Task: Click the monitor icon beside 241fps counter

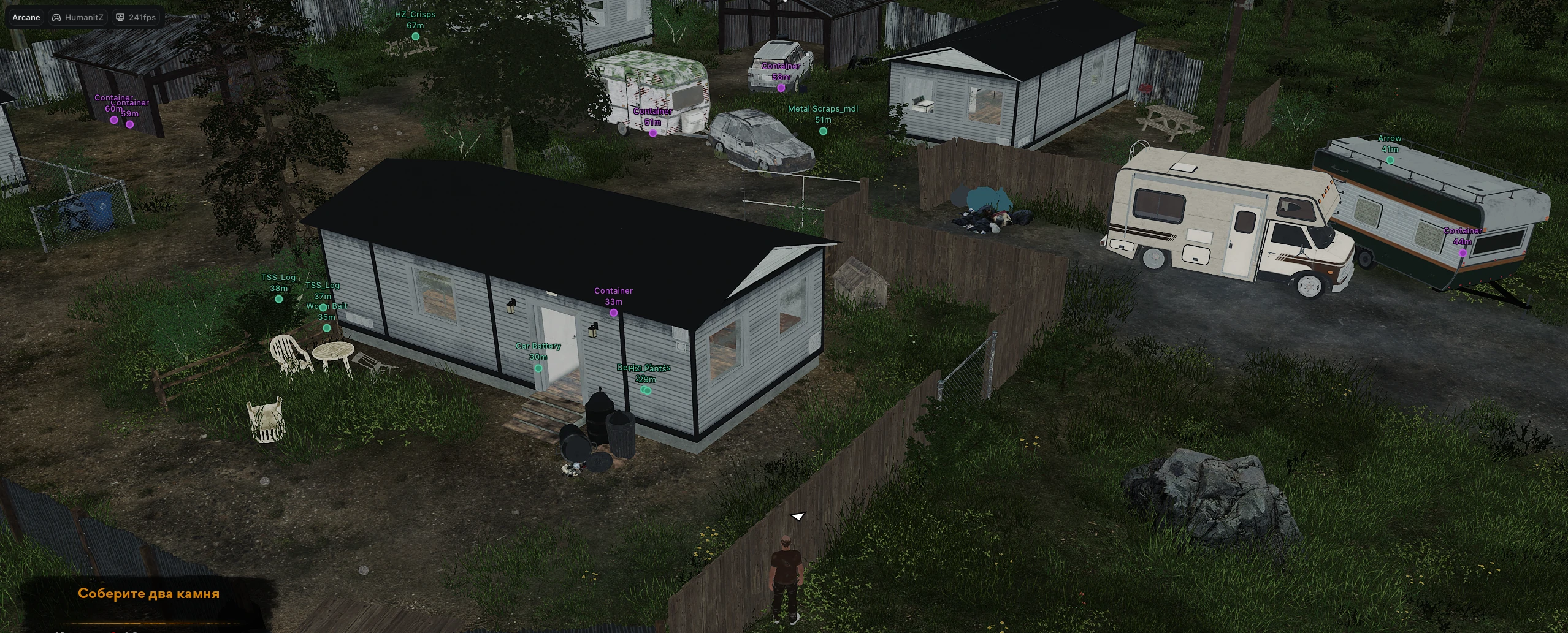Action: (120, 17)
